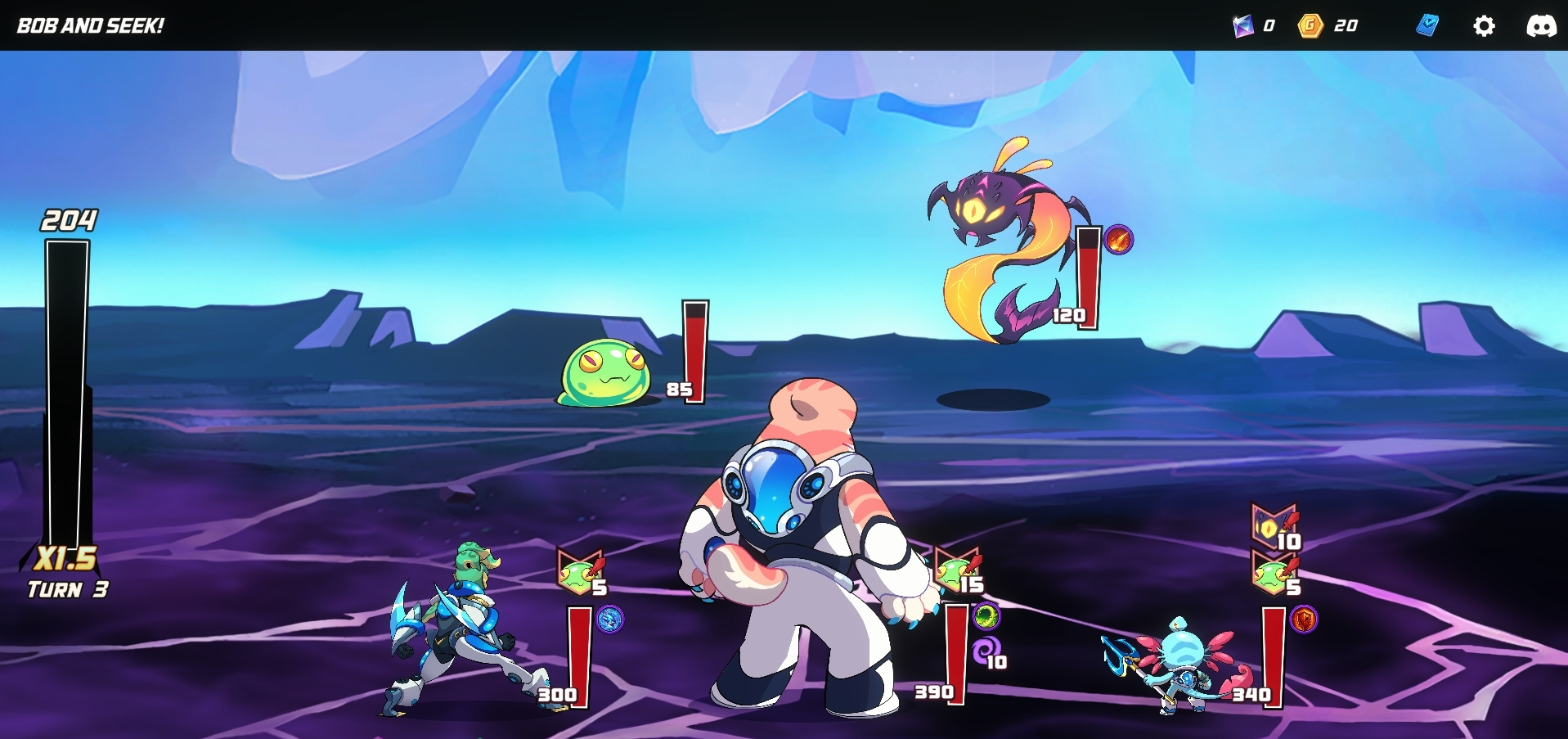Click the gold coin currency icon showing 20
1568x739 pixels.
pos(1310,25)
